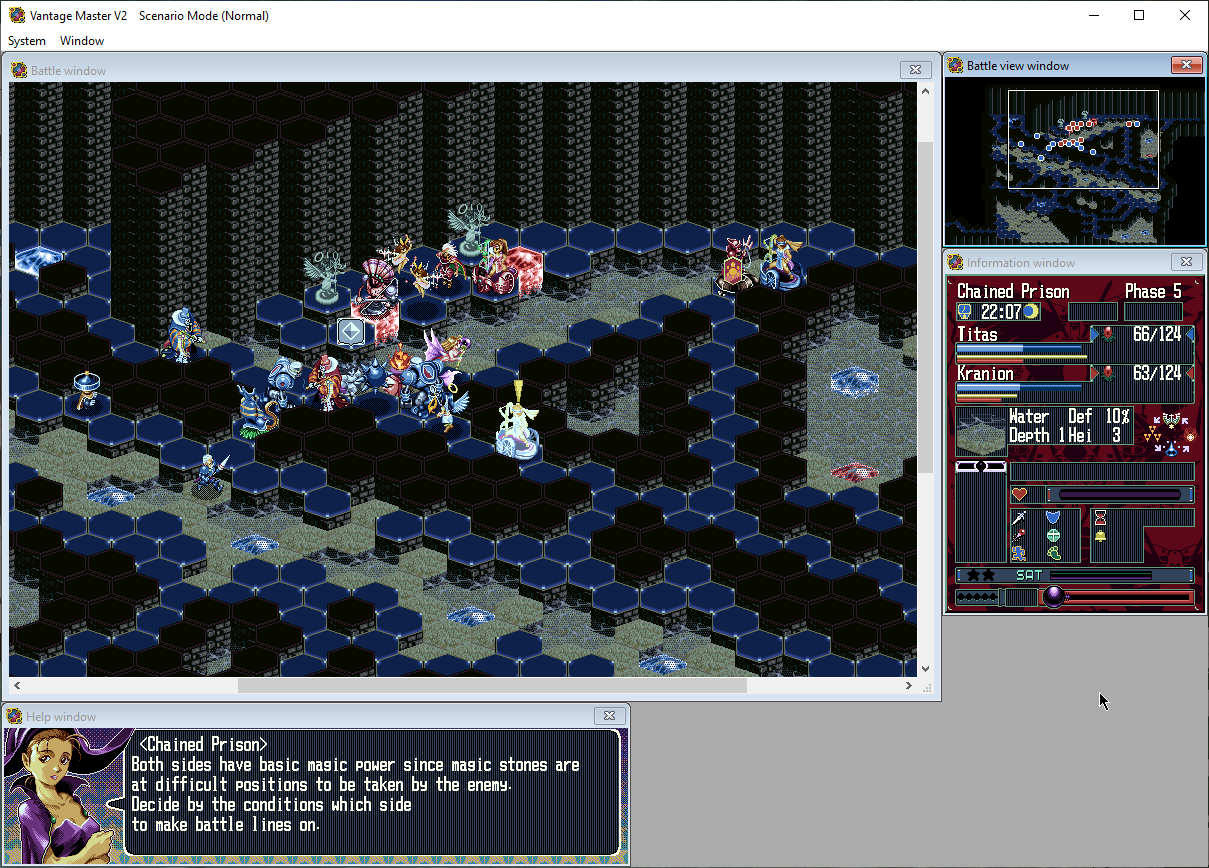Close the Information window
The image size is (1209, 868).
pos(1186,262)
